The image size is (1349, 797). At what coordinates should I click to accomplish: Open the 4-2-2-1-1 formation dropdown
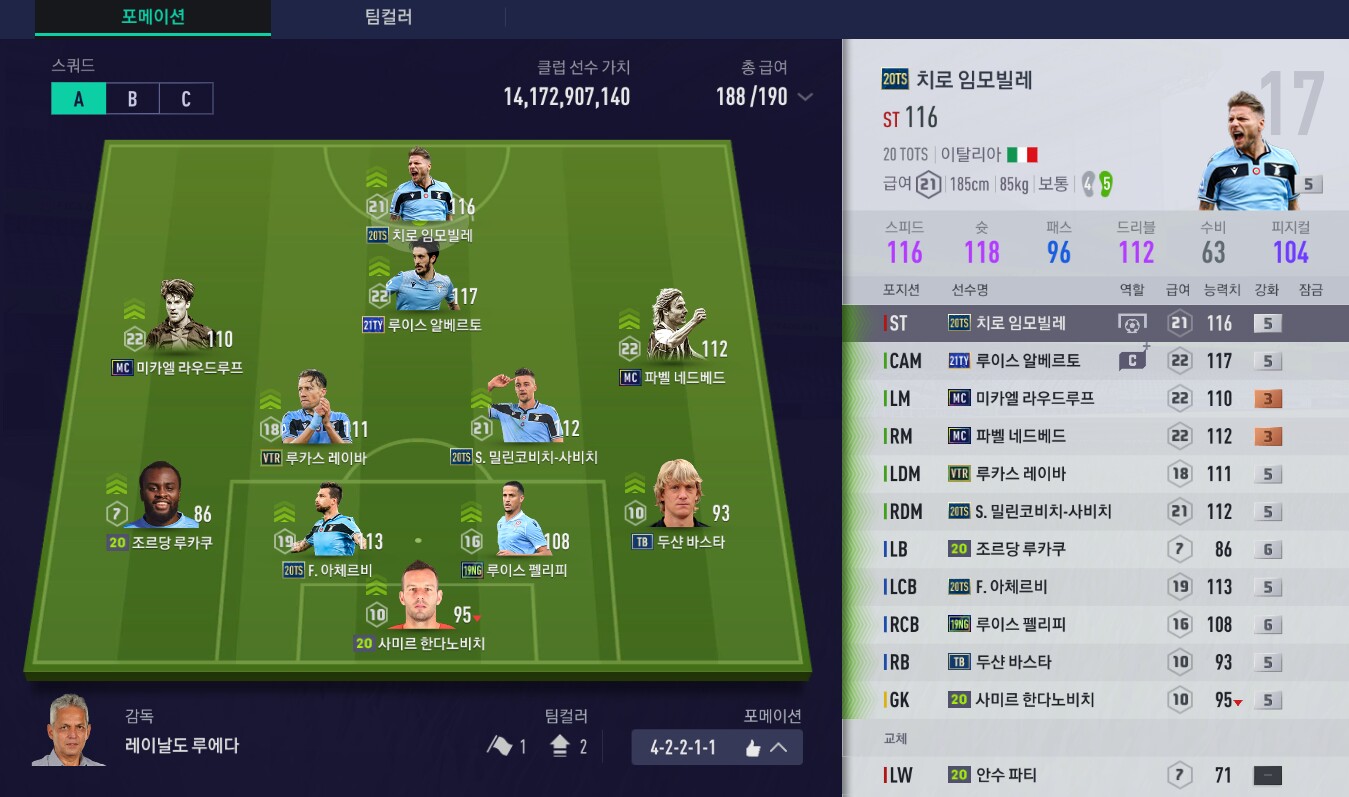tap(716, 747)
